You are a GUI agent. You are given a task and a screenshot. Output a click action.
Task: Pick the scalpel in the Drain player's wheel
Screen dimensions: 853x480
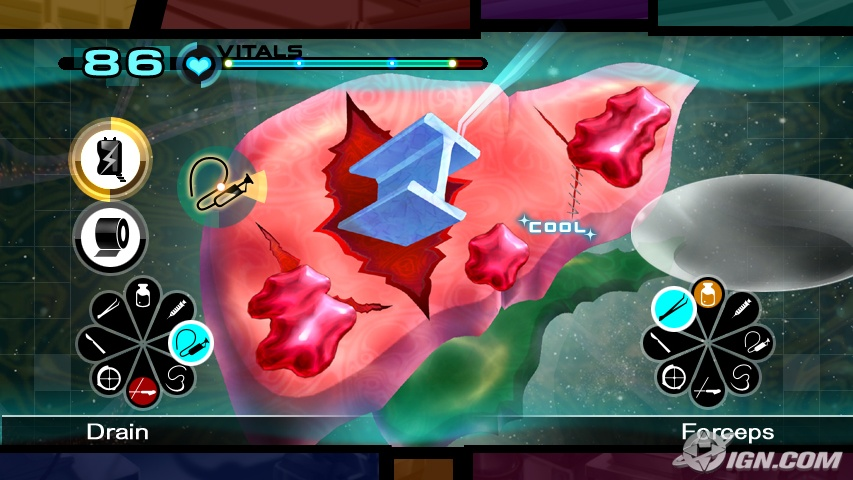coord(96,343)
